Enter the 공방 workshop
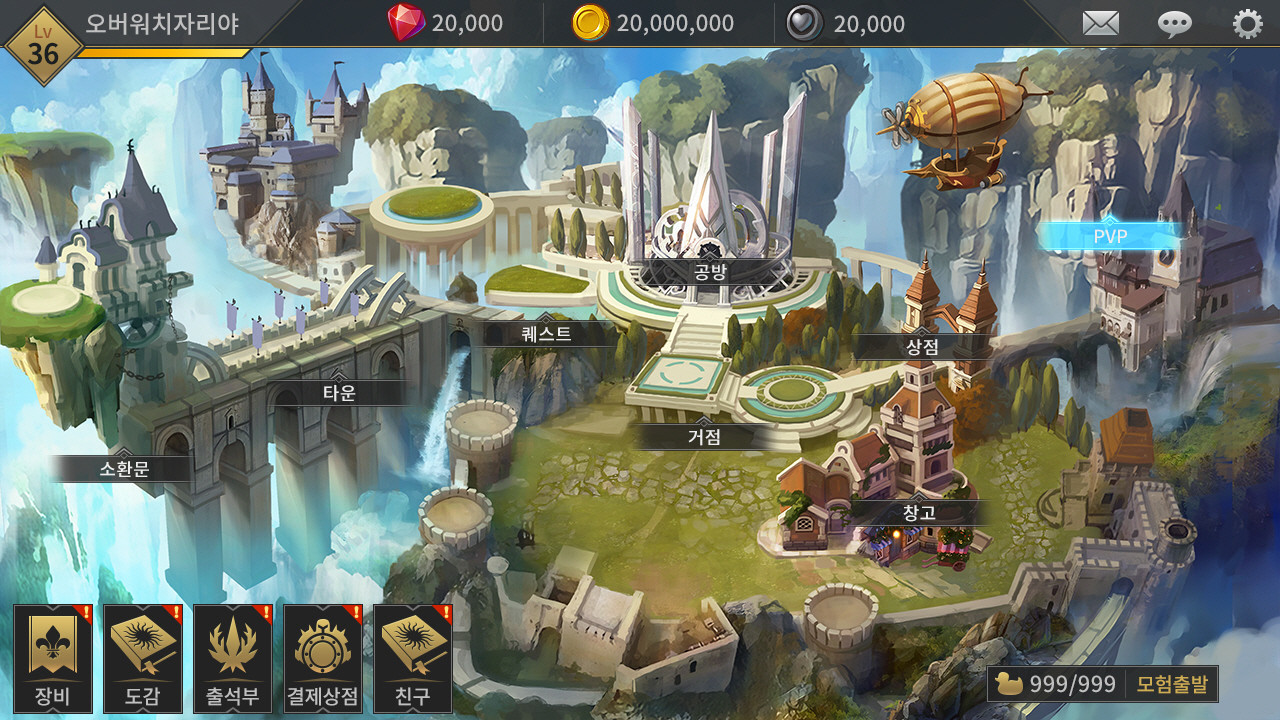 pos(708,270)
